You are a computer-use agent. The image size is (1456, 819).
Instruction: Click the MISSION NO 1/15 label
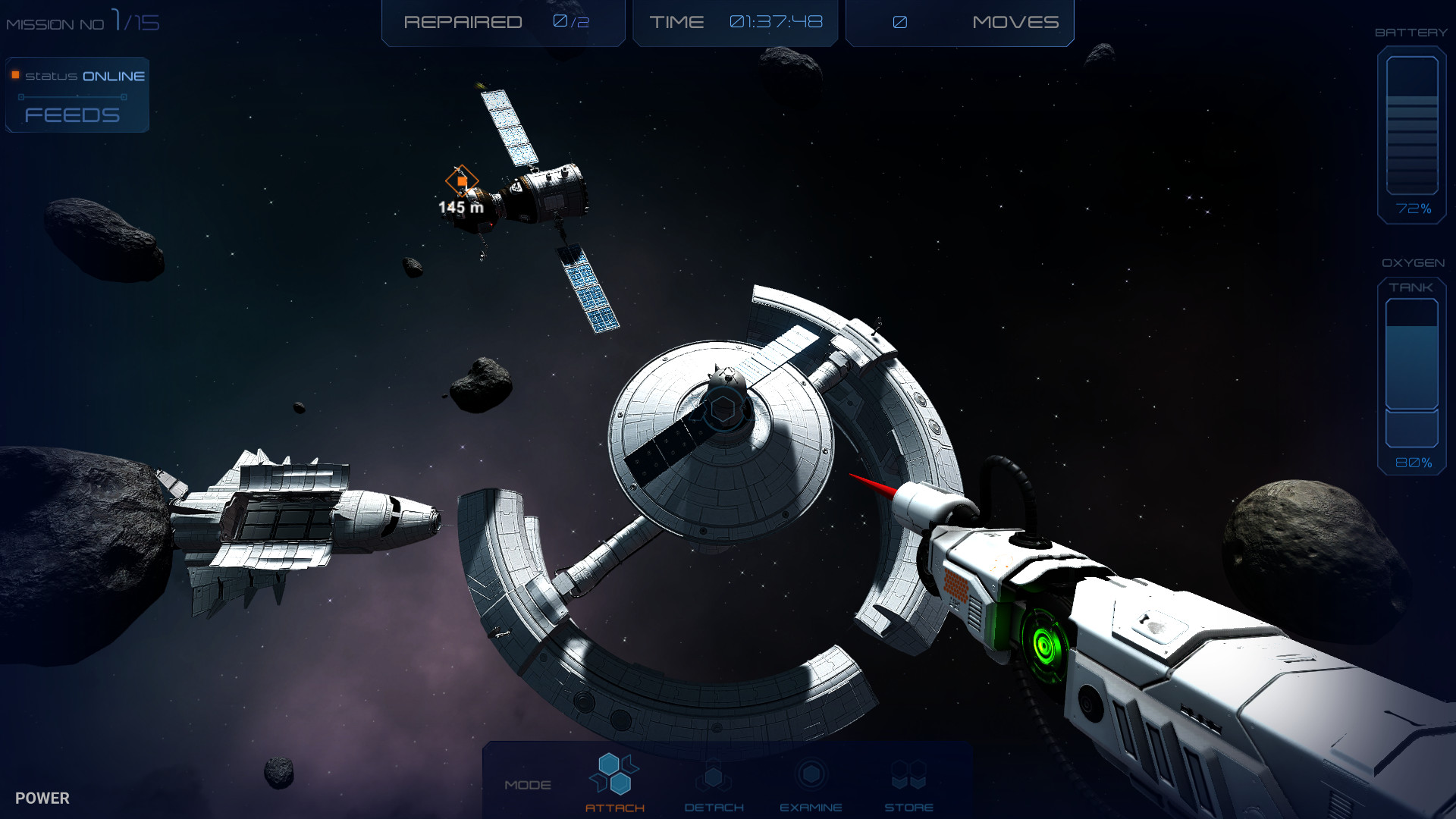[82, 20]
